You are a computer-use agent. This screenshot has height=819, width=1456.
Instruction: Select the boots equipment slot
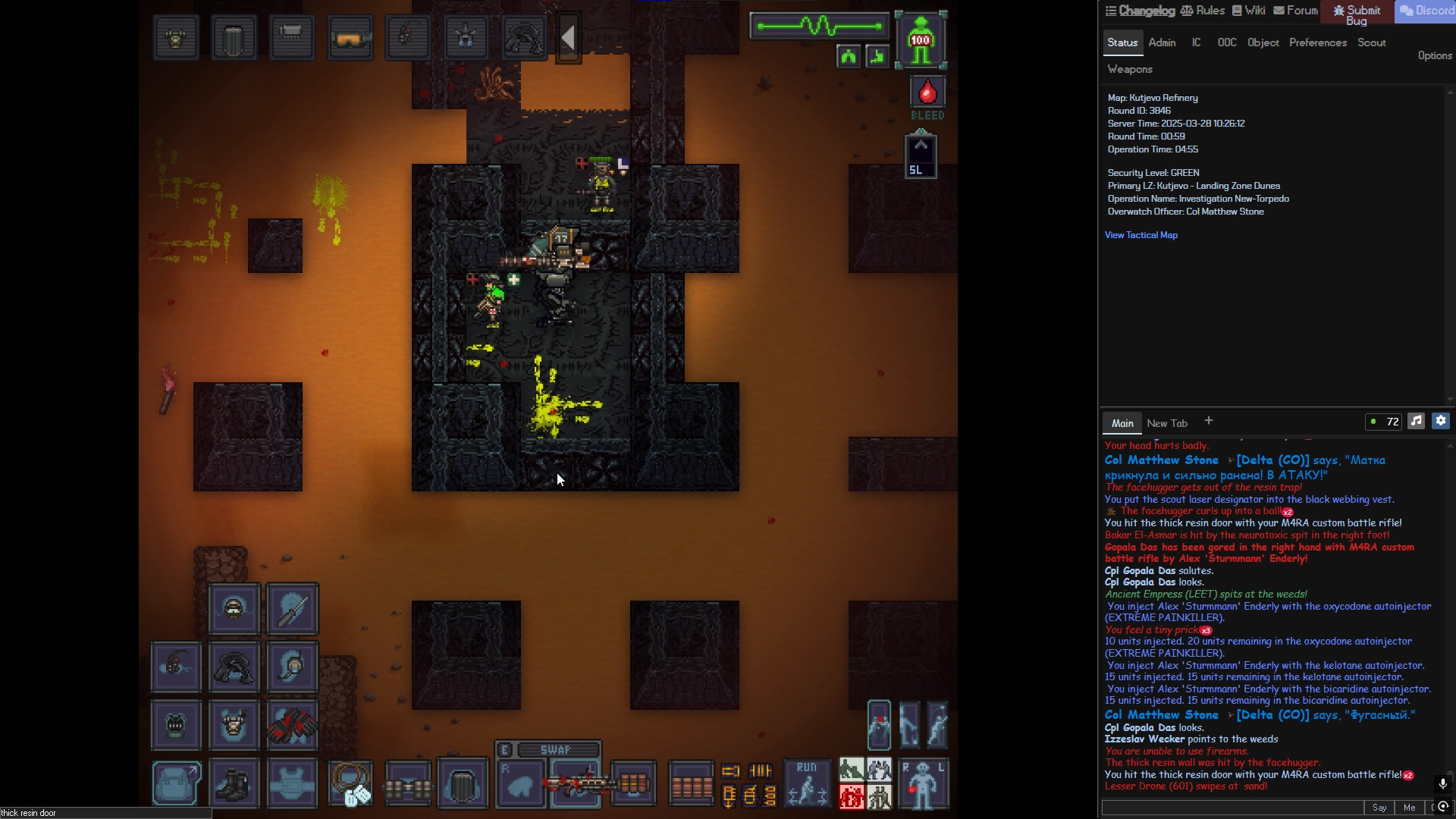(x=234, y=783)
